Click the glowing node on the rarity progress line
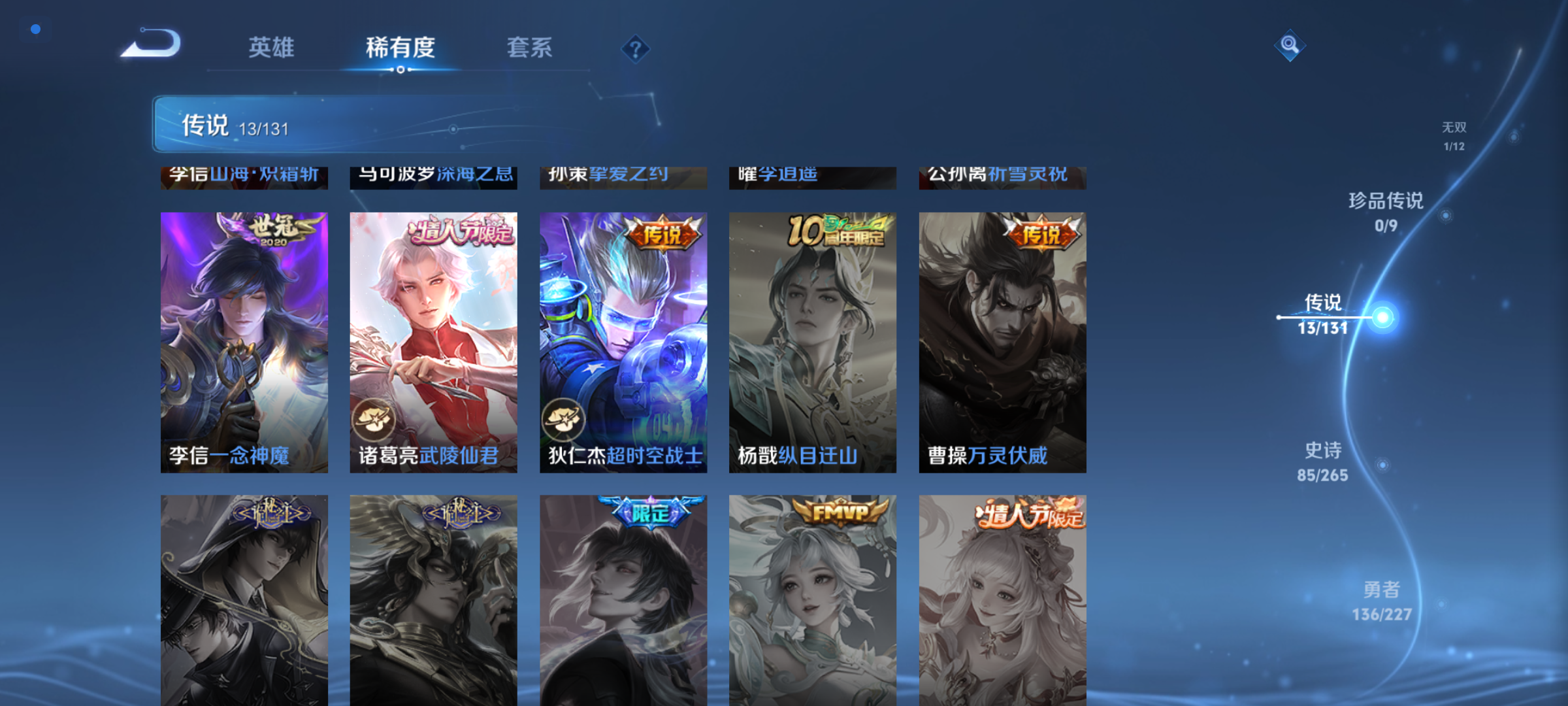This screenshot has height=706, width=1568. (x=1383, y=316)
